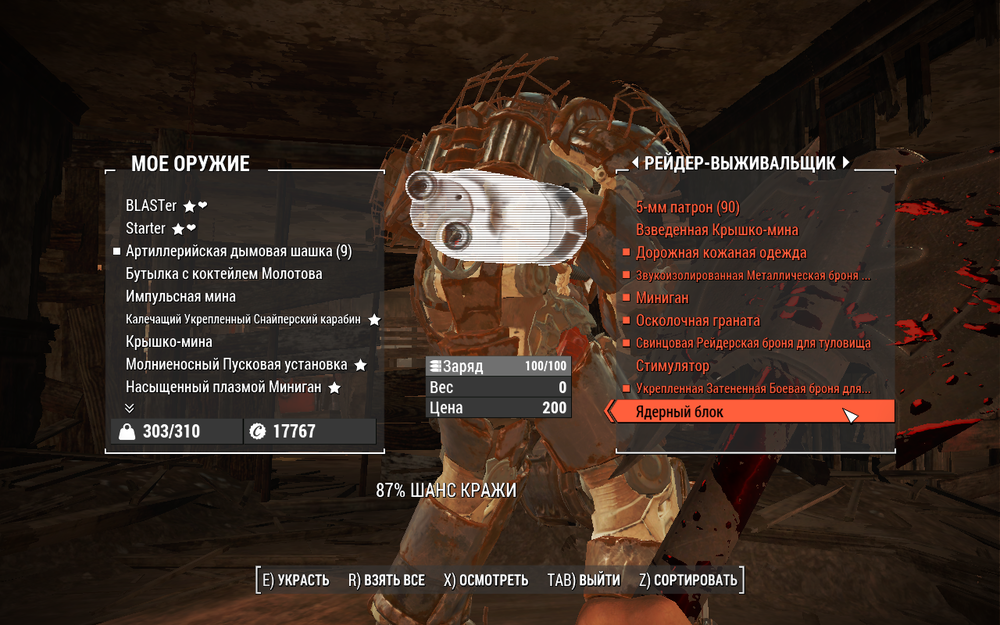Image resolution: width=1000 pixels, height=625 pixels.
Task: Select Стимулятор in raider inventory
Action: point(673,367)
